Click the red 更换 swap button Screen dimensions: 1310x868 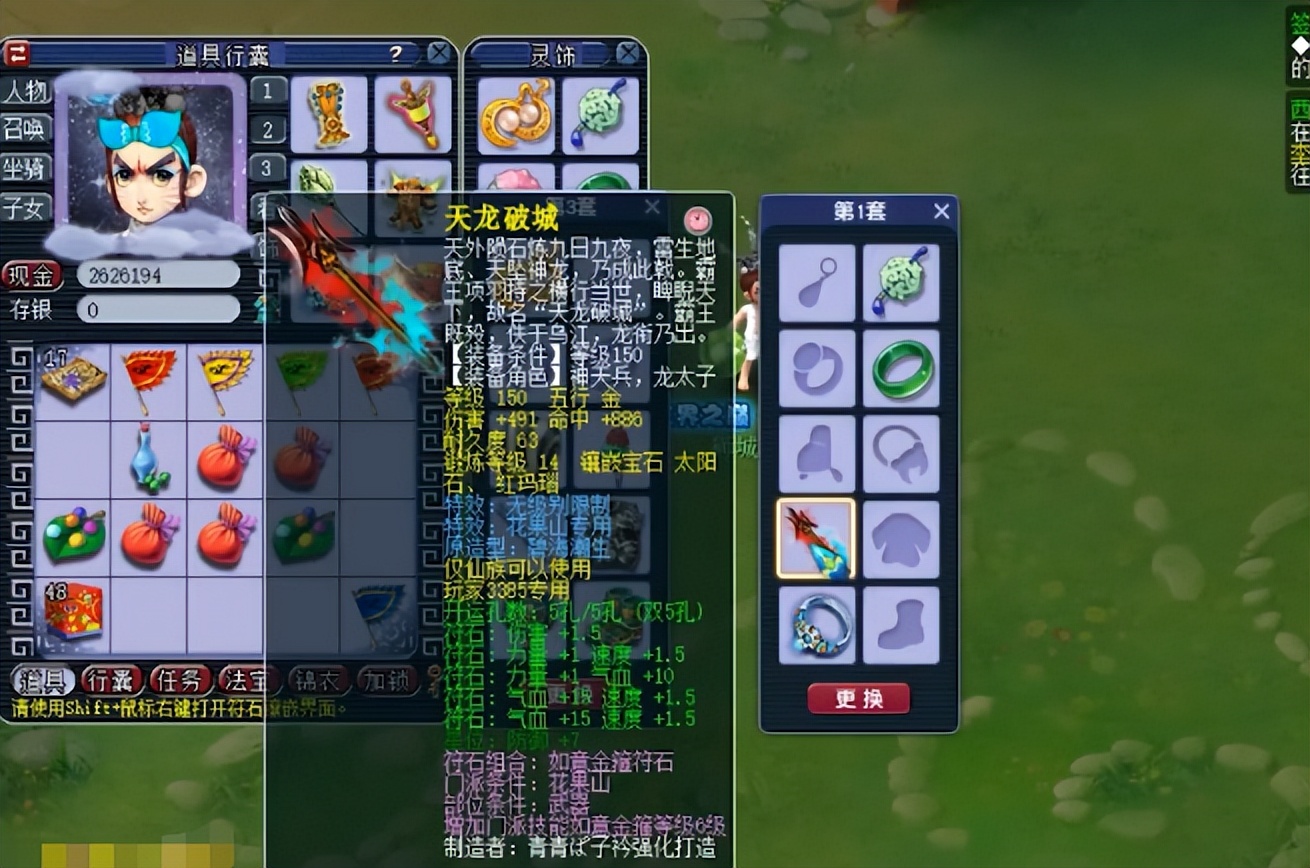point(858,698)
